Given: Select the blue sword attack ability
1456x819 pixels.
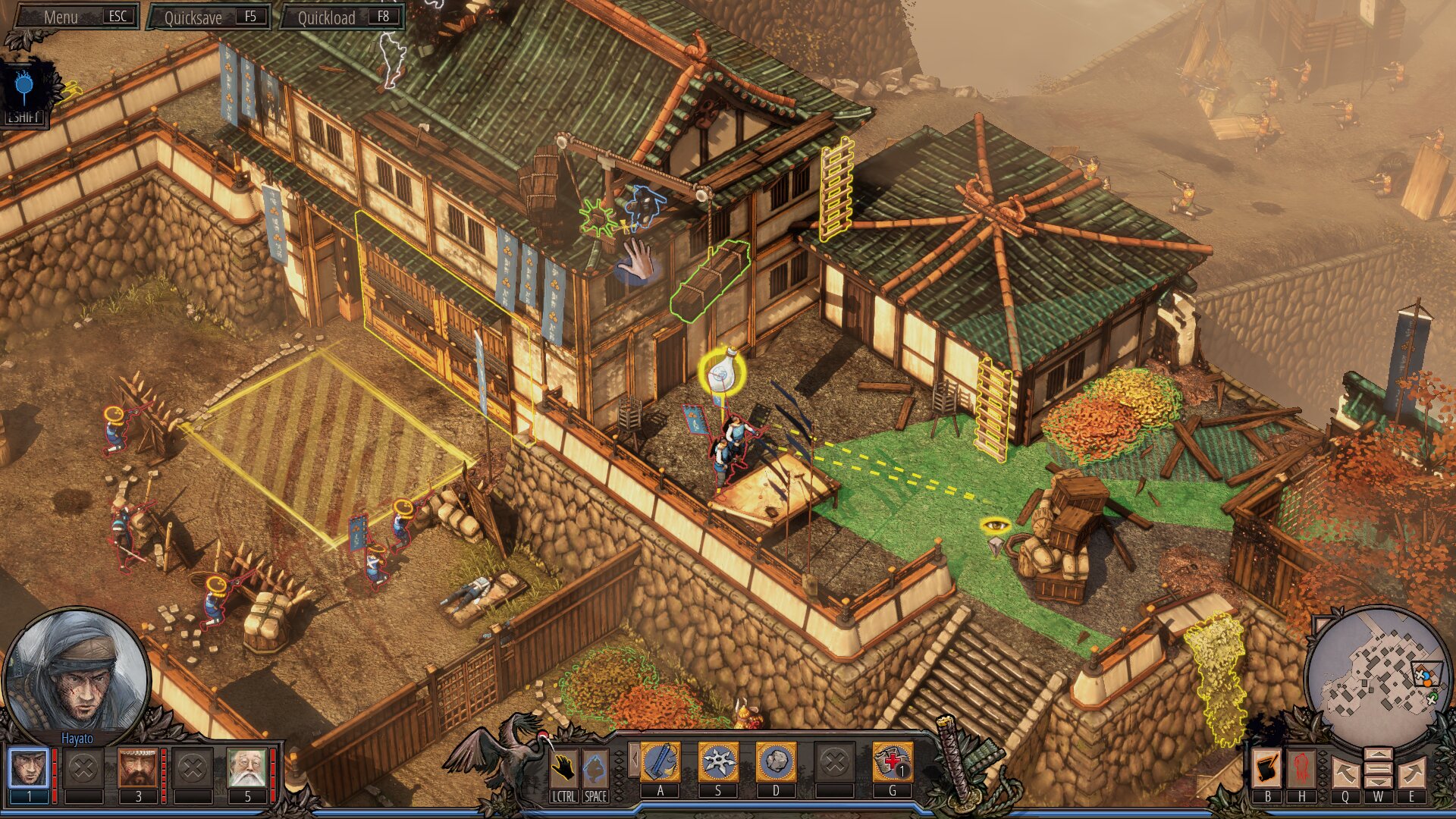Looking at the screenshot, I should pos(661,762).
